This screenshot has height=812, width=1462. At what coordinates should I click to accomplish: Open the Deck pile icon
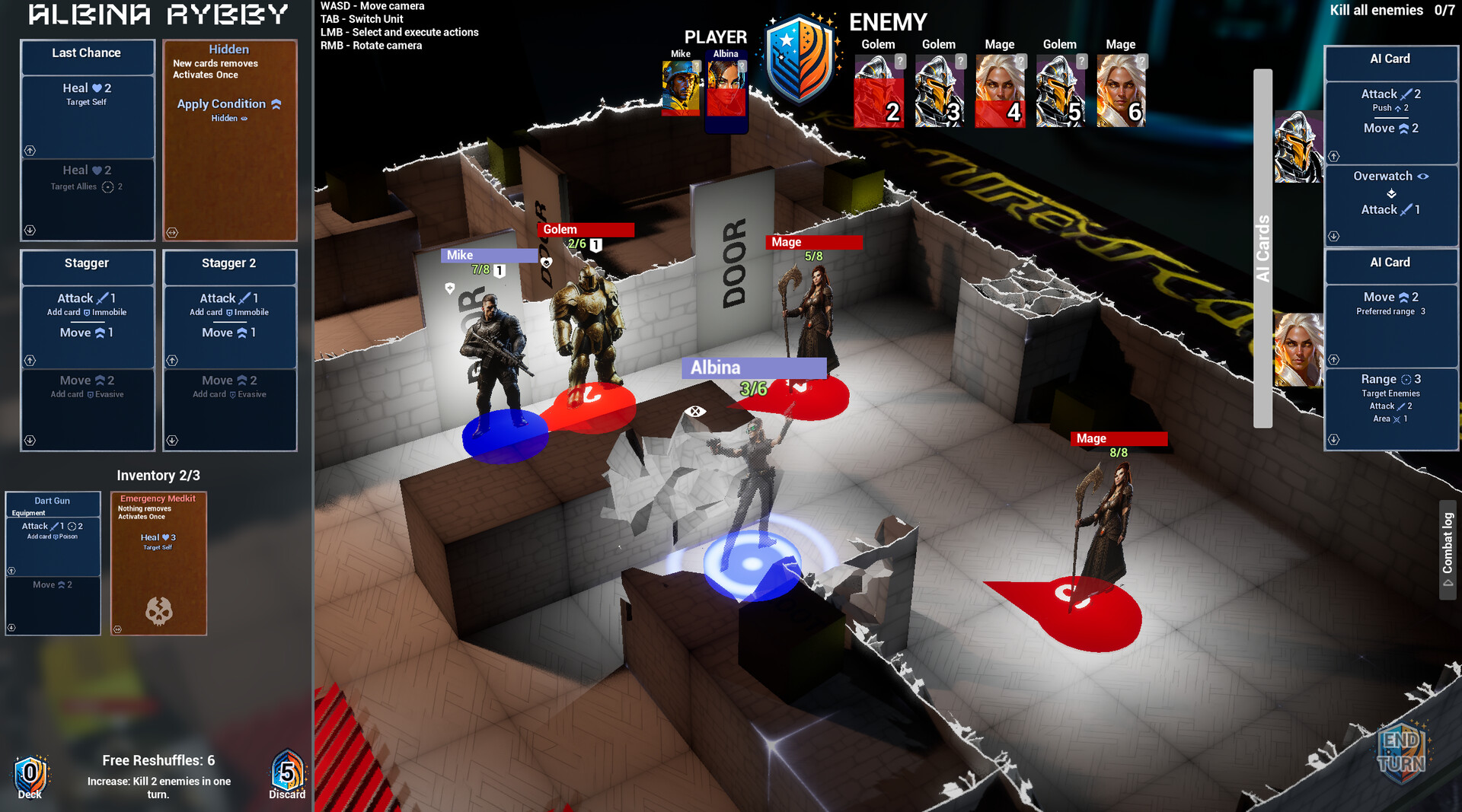pos(29,773)
